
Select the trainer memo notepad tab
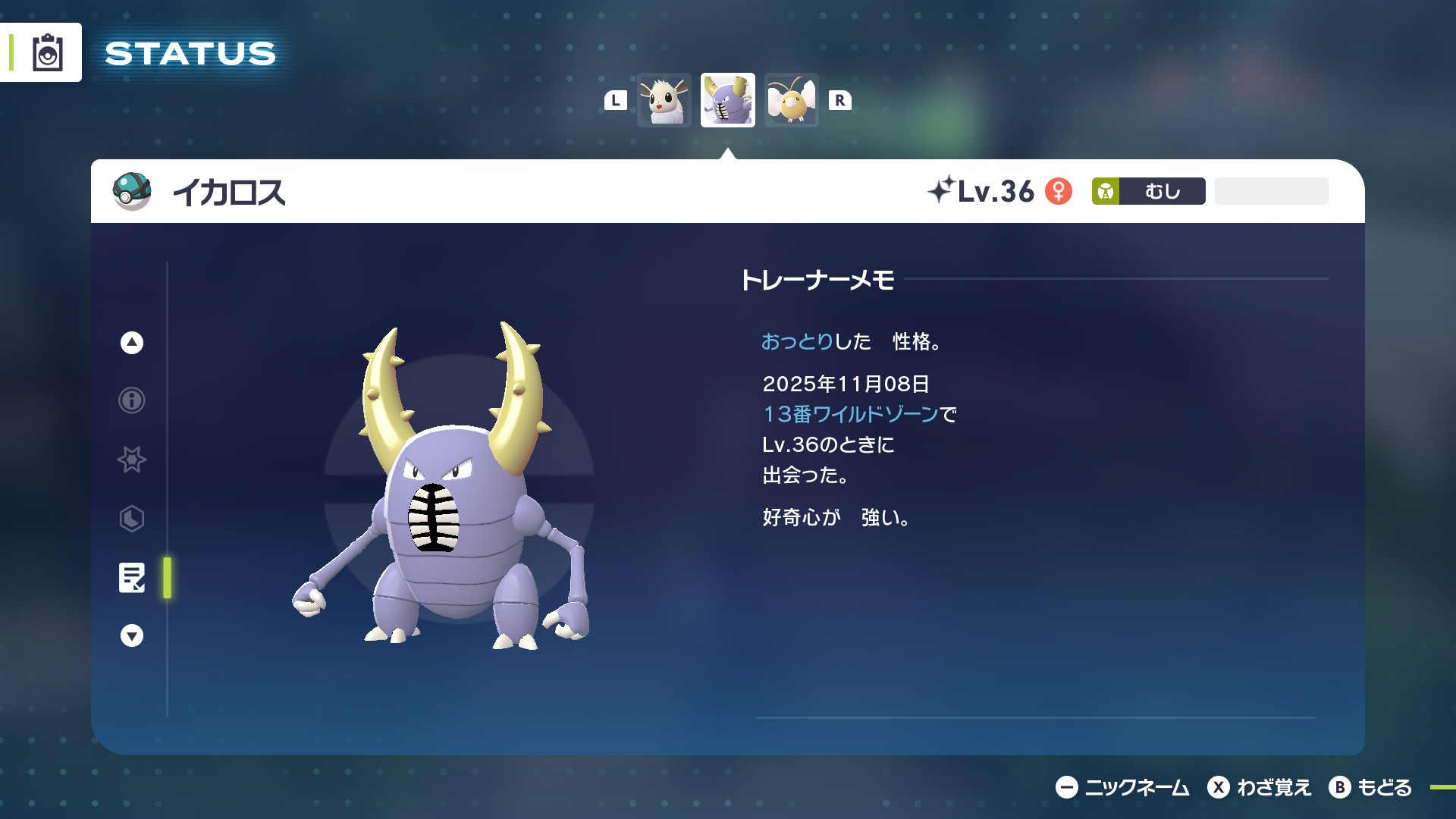132,578
